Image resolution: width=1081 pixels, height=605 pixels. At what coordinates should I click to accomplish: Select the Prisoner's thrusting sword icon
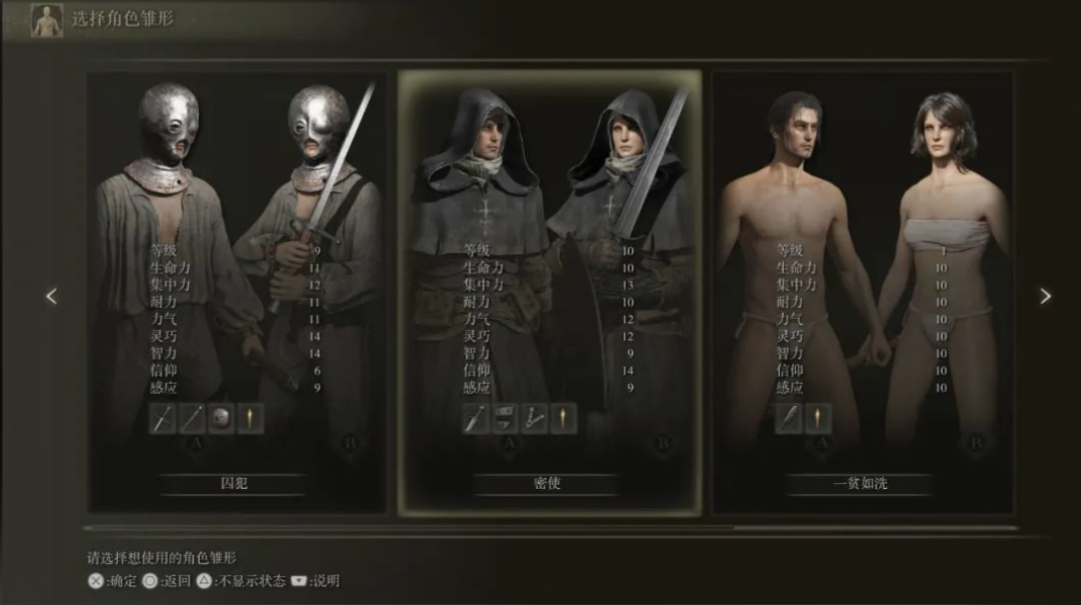[163, 419]
